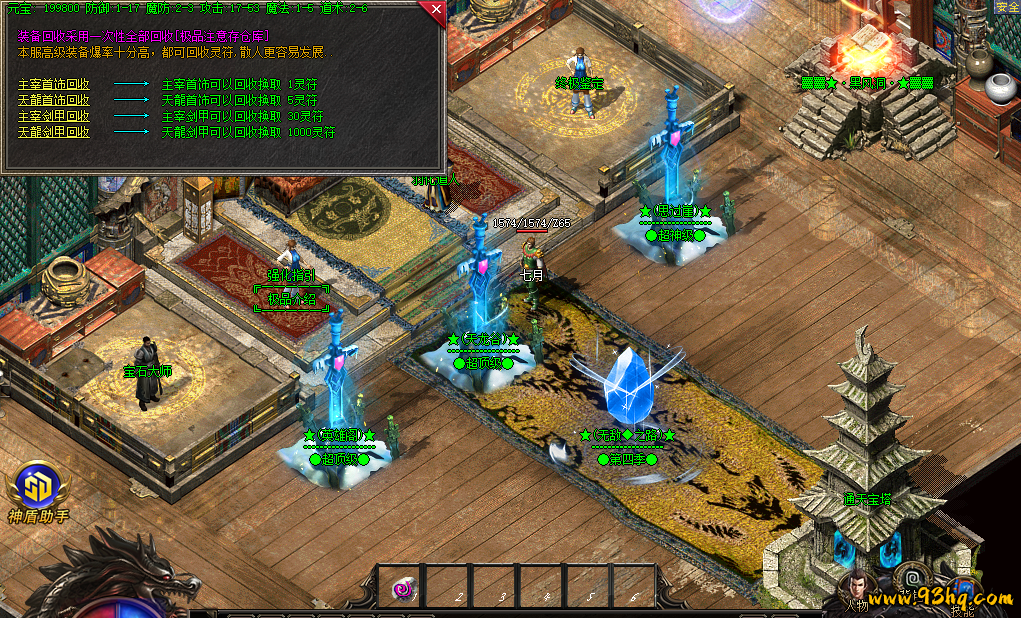Select the 天龍首饰回收 link

click(54, 100)
